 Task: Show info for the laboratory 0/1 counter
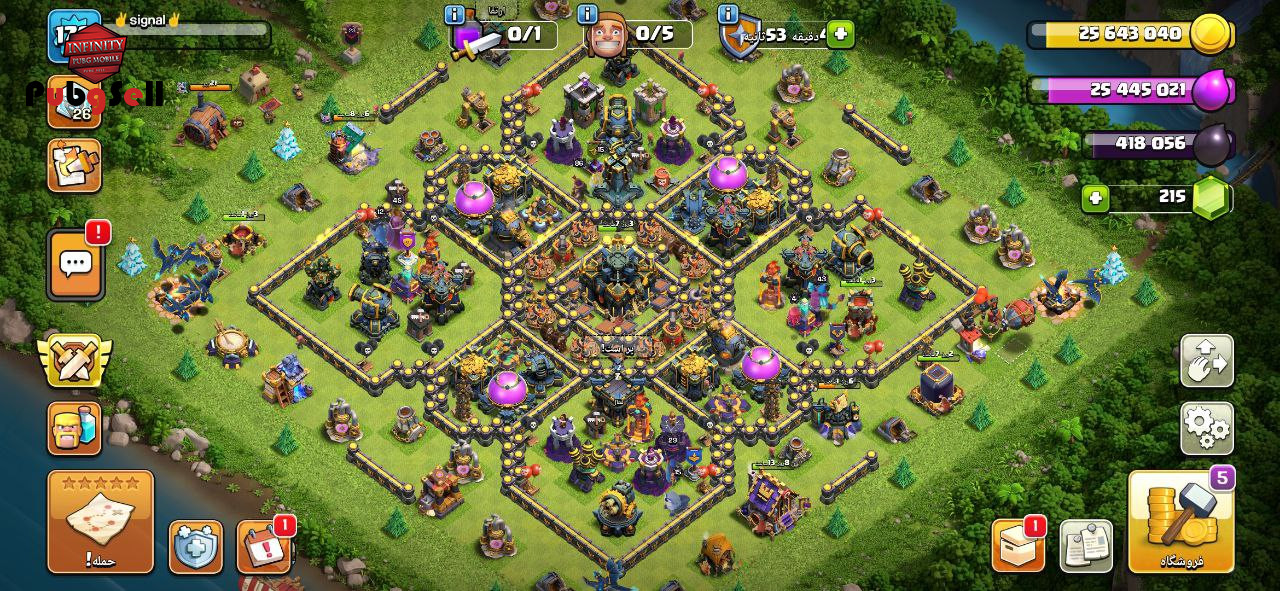[x=454, y=14]
